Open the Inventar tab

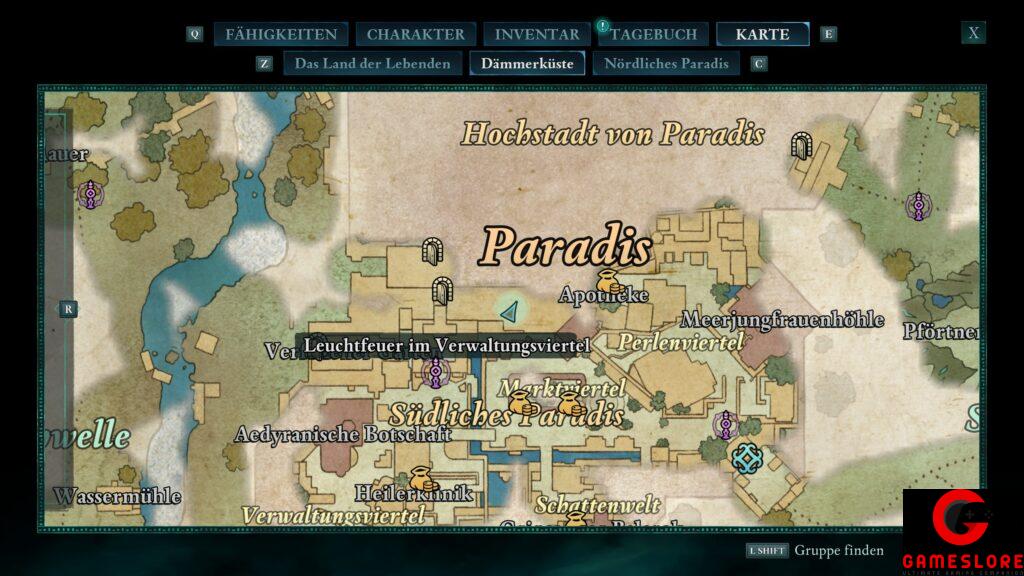[x=536, y=34]
